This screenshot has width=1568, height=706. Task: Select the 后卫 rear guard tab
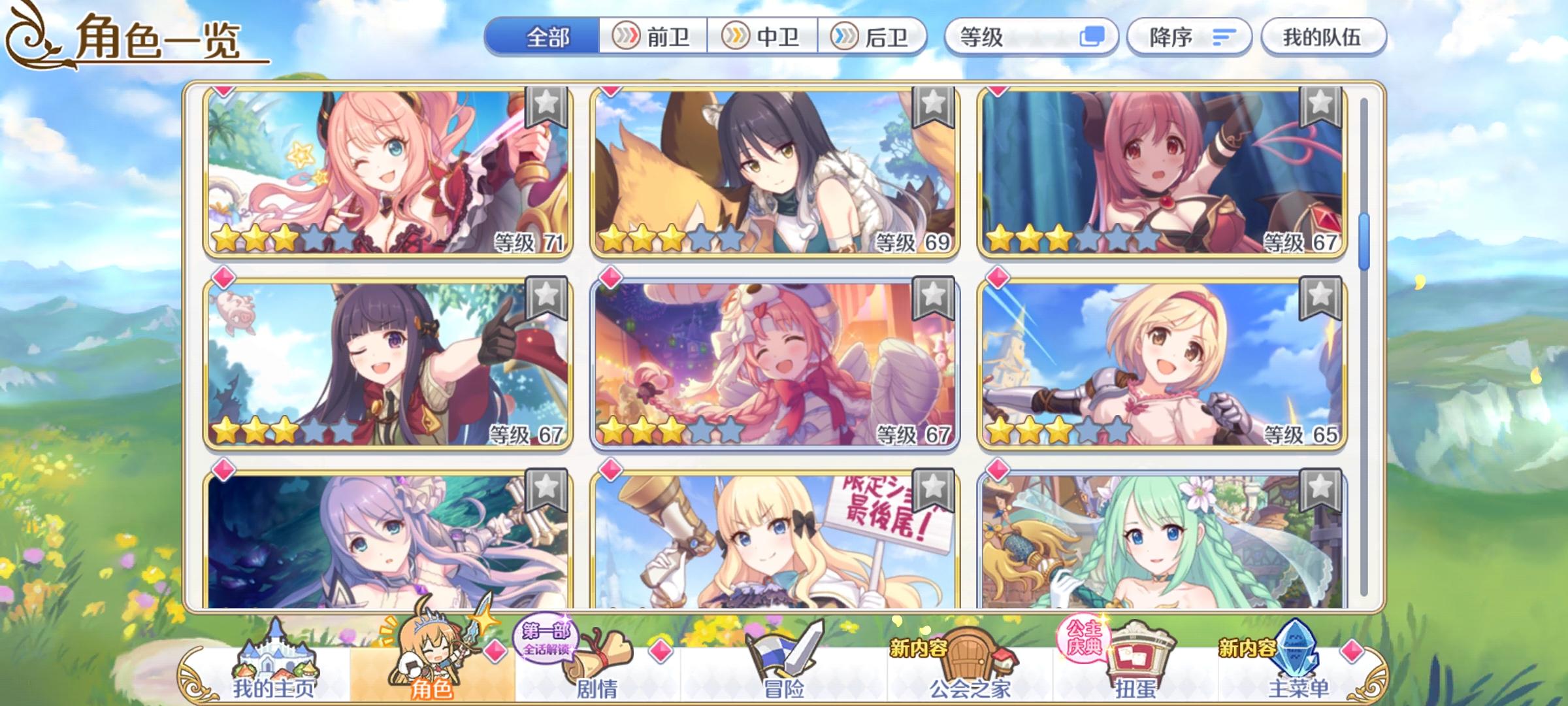pyautogui.click(x=875, y=37)
